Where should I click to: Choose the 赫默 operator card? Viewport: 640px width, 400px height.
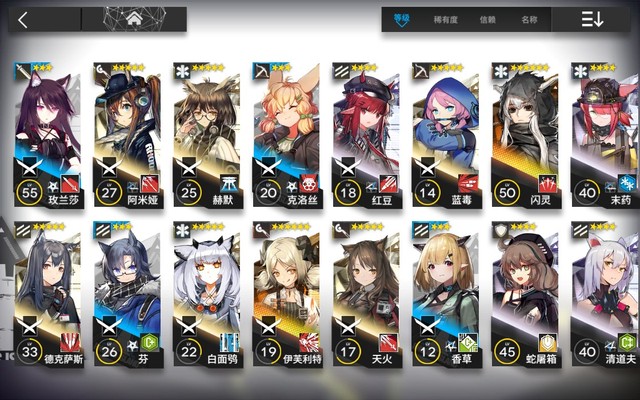point(206,130)
